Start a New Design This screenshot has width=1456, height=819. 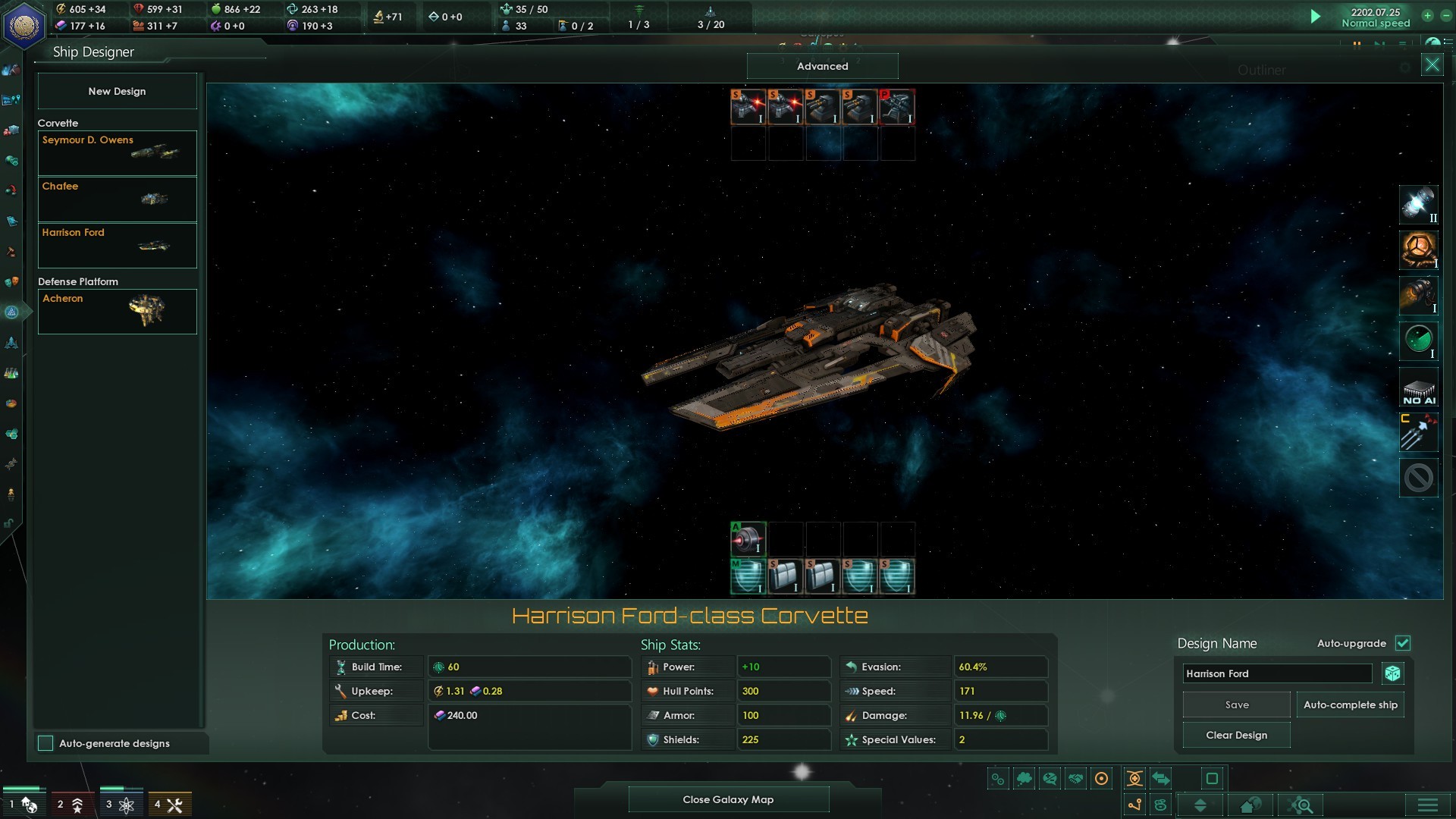click(117, 91)
